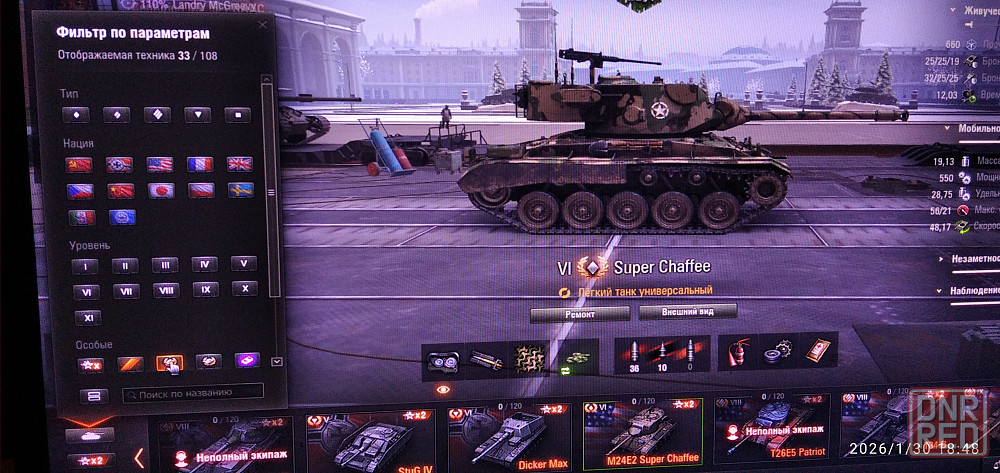
Task: Close the vehicle filter panel
Action: pos(262,26)
